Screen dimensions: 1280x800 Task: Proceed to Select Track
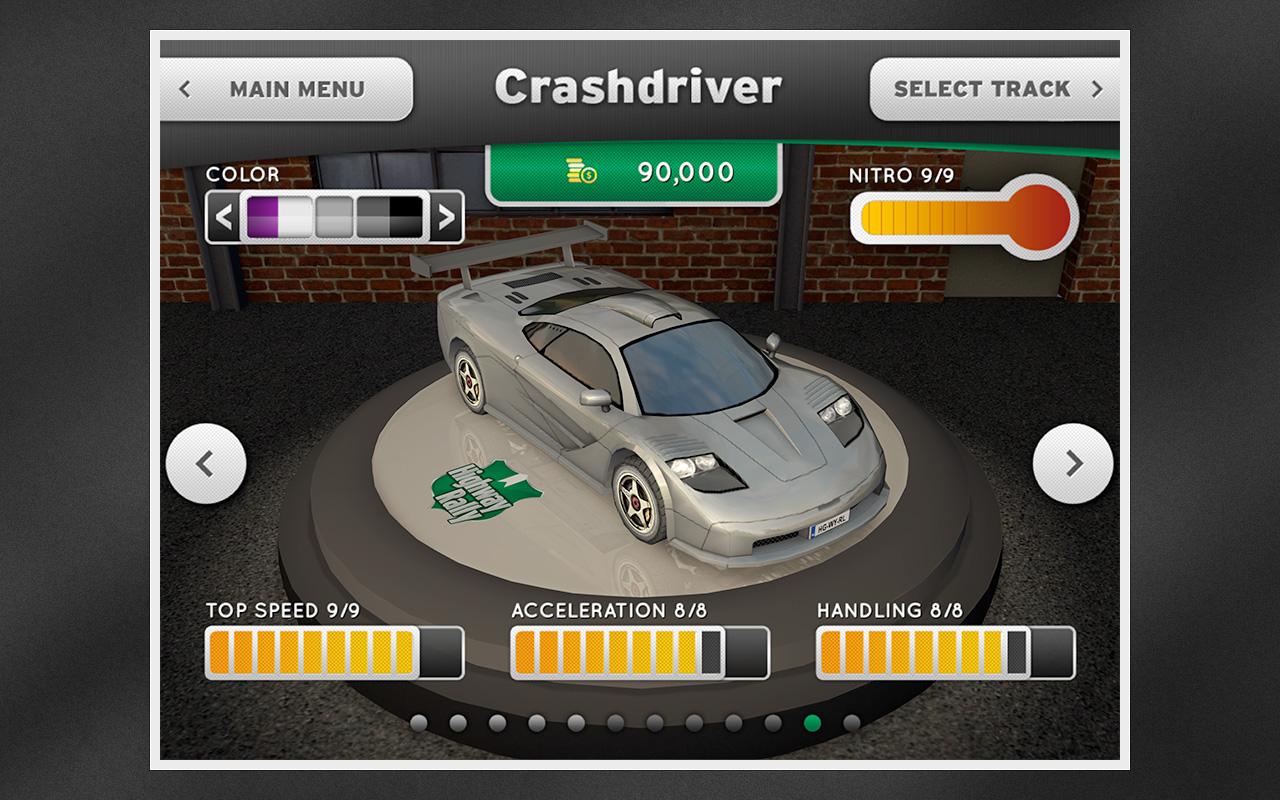995,89
